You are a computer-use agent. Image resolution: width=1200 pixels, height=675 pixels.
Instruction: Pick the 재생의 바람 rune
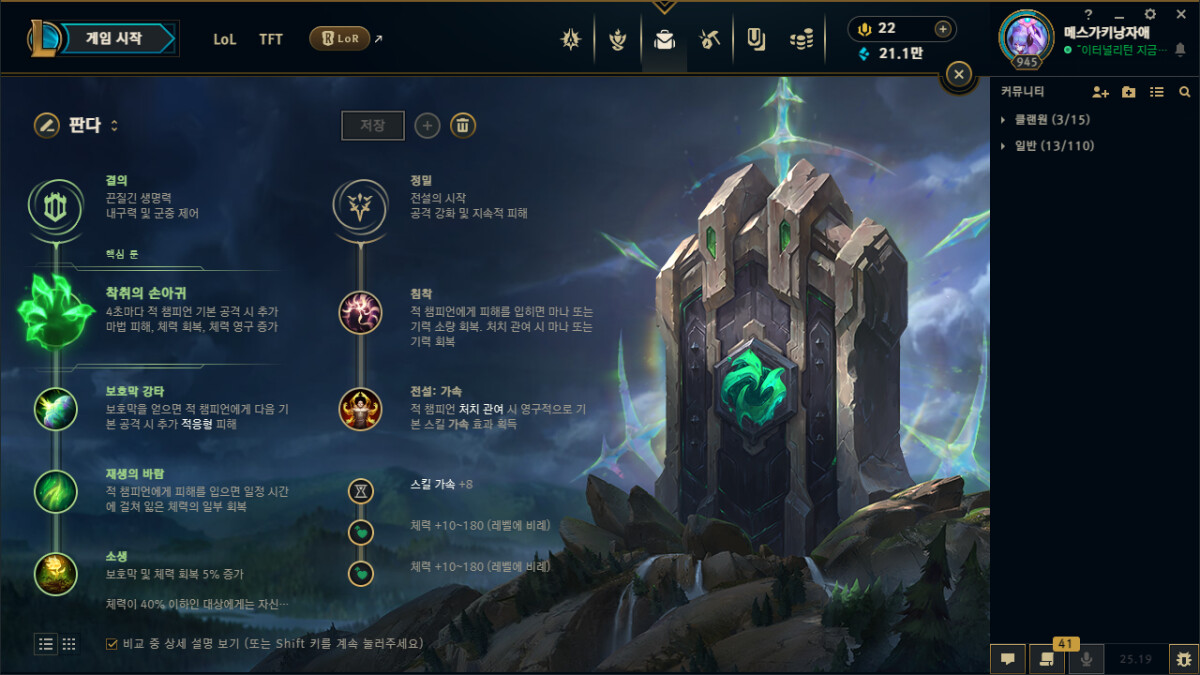coord(55,491)
